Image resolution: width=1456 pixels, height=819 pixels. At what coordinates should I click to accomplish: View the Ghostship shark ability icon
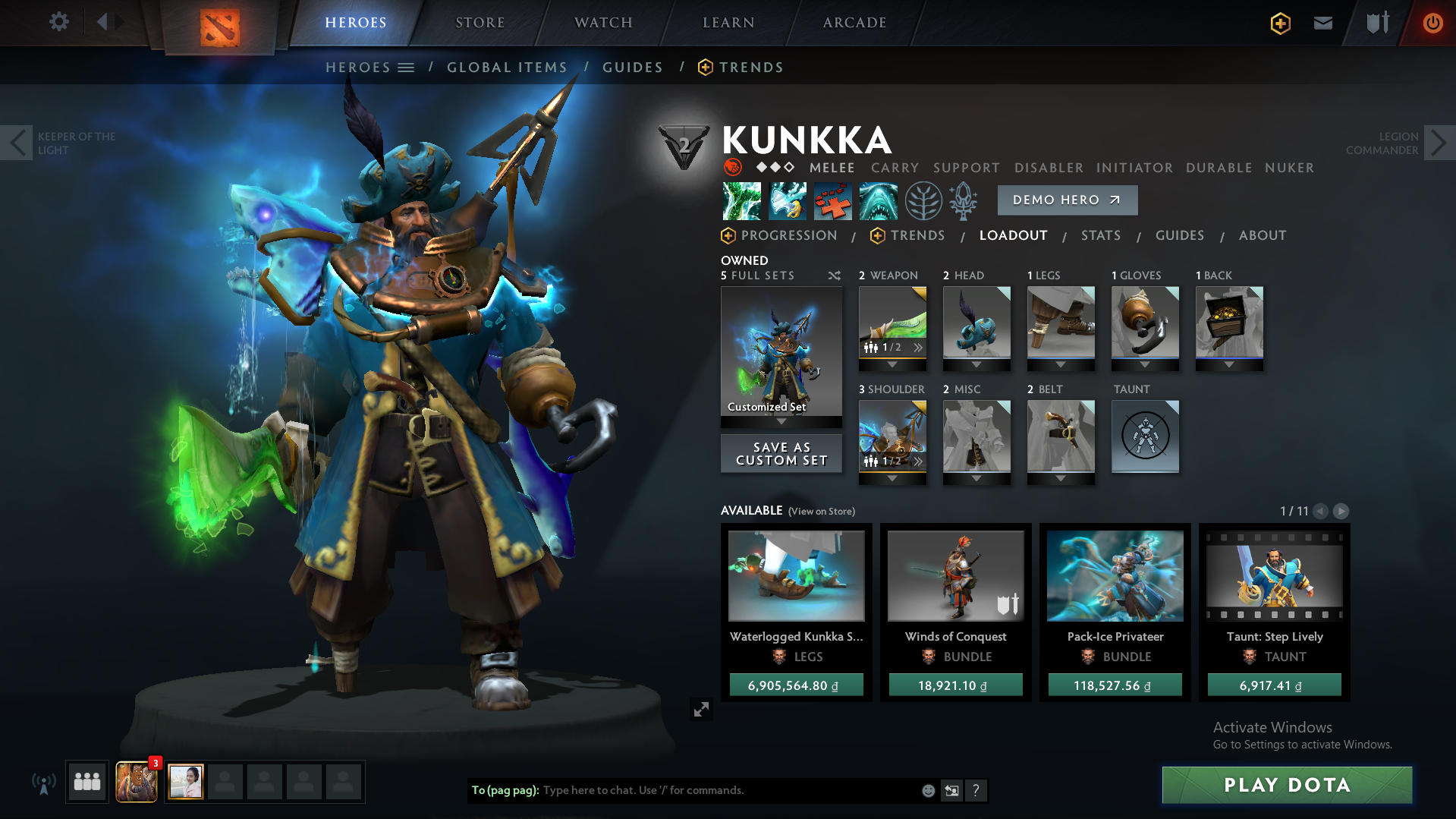coord(878,201)
